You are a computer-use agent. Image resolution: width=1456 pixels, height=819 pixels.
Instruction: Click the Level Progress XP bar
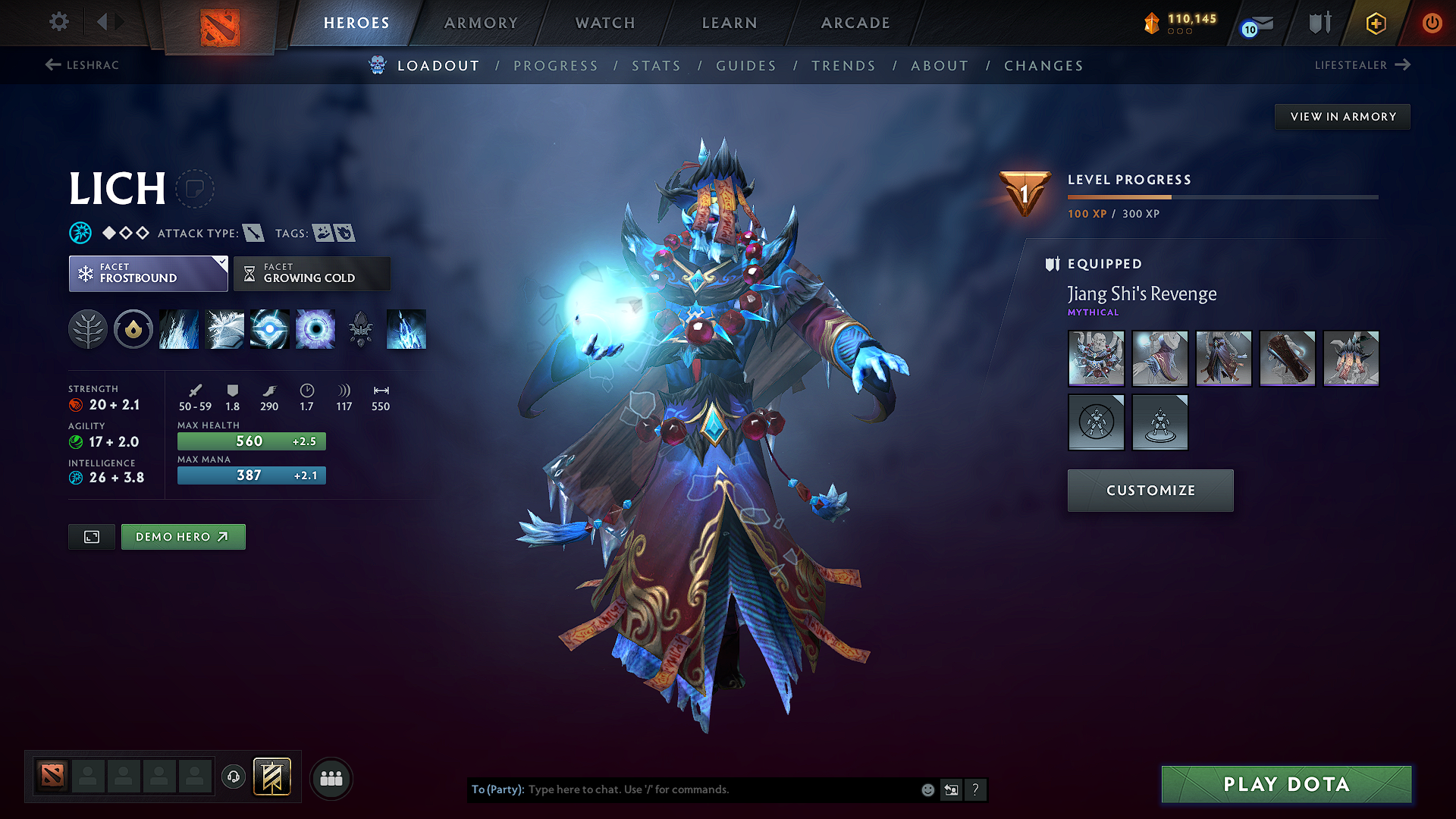(1222, 196)
